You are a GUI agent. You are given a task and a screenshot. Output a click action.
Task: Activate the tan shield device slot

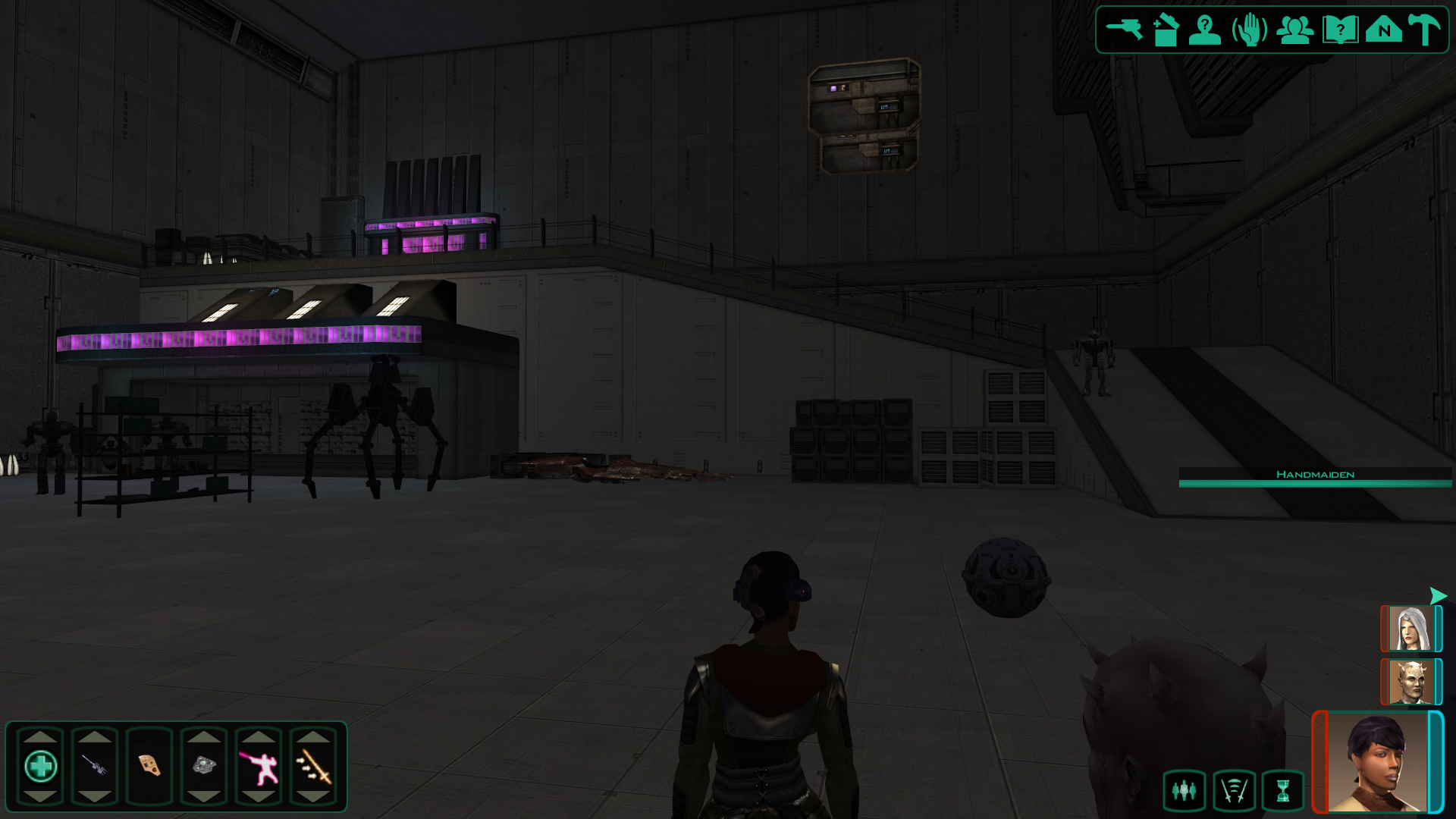[x=149, y=766]
